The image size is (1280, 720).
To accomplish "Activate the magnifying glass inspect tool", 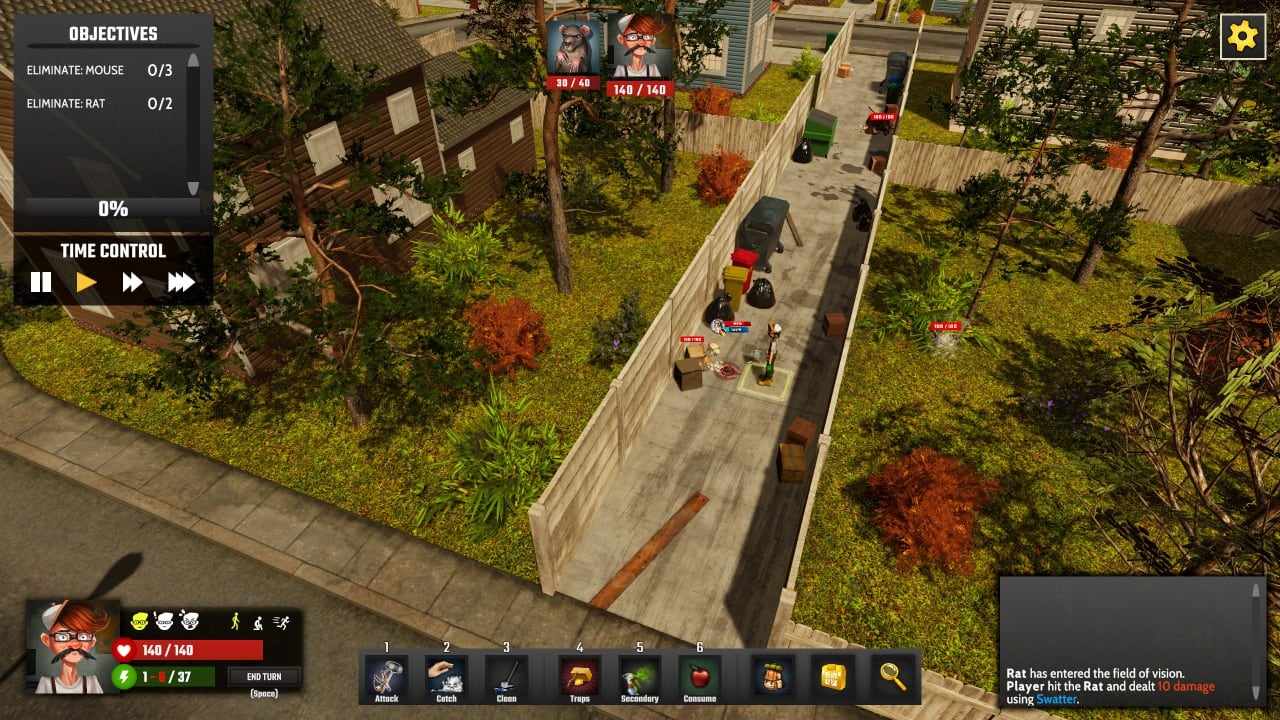I will click(x=892, y=675).
